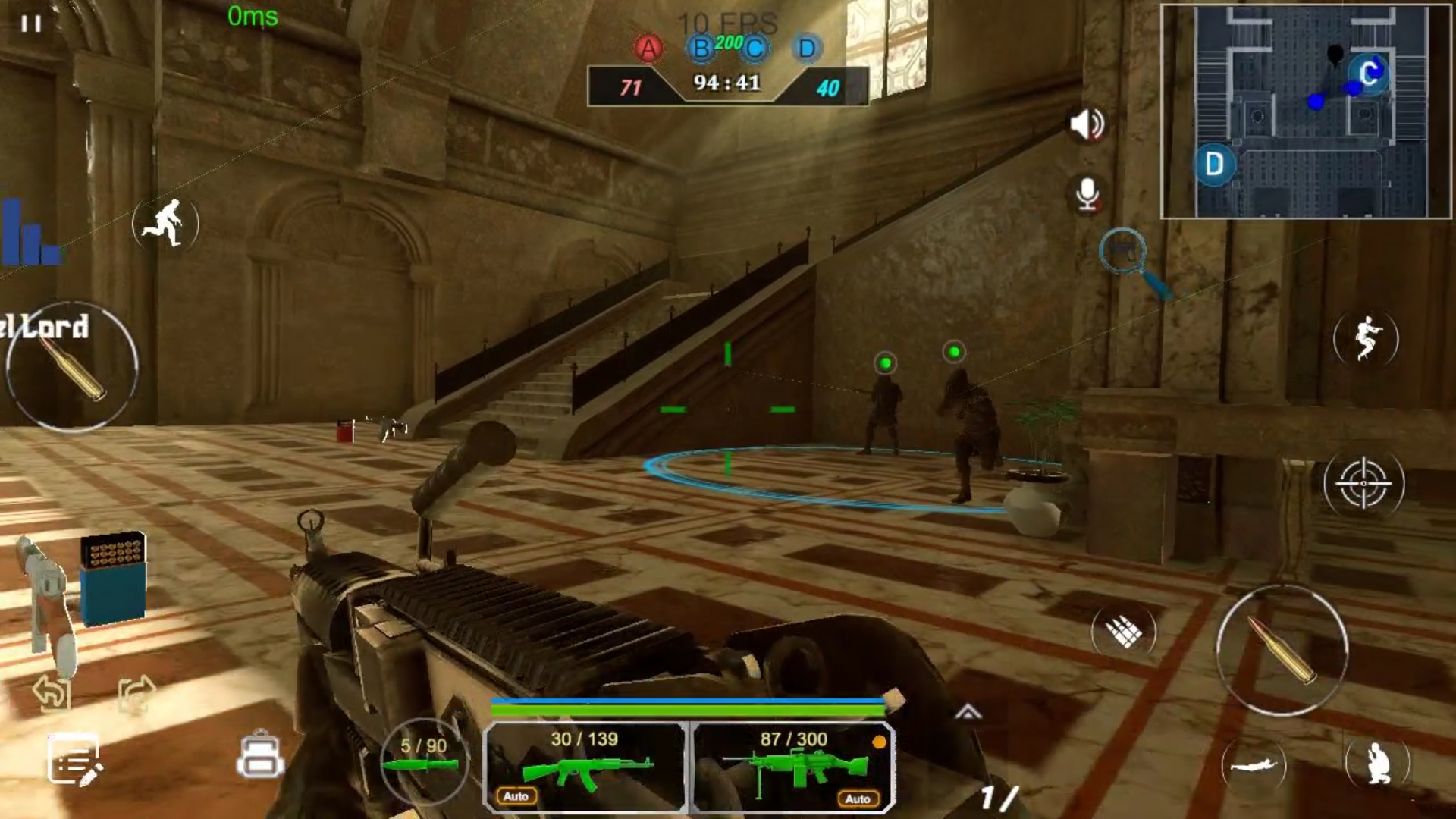Select the light machine gun slot
The height and width of the screenshot is (819, 1456).
[793, 767]
